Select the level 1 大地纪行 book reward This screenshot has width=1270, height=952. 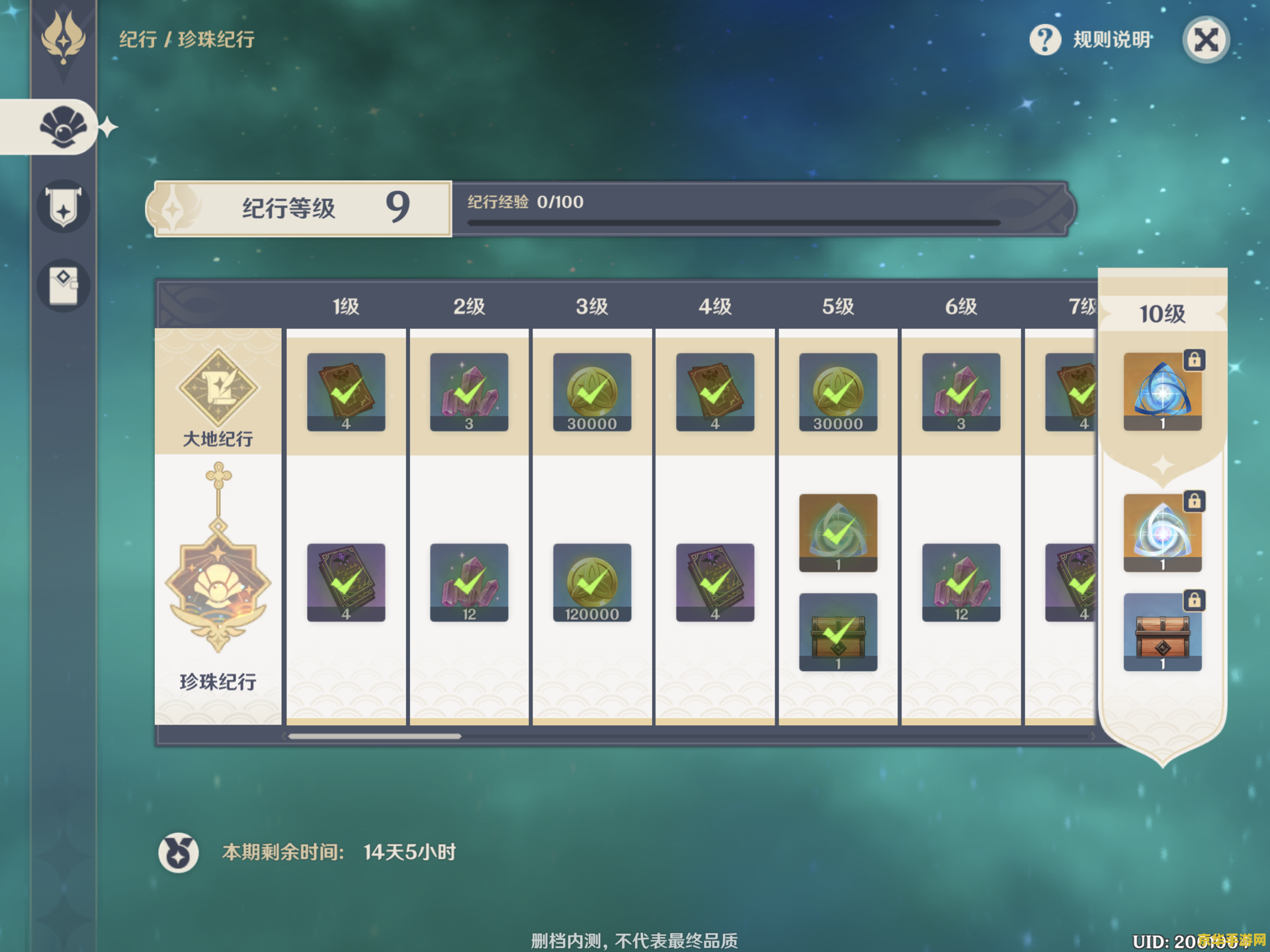[x=345, y=392]
